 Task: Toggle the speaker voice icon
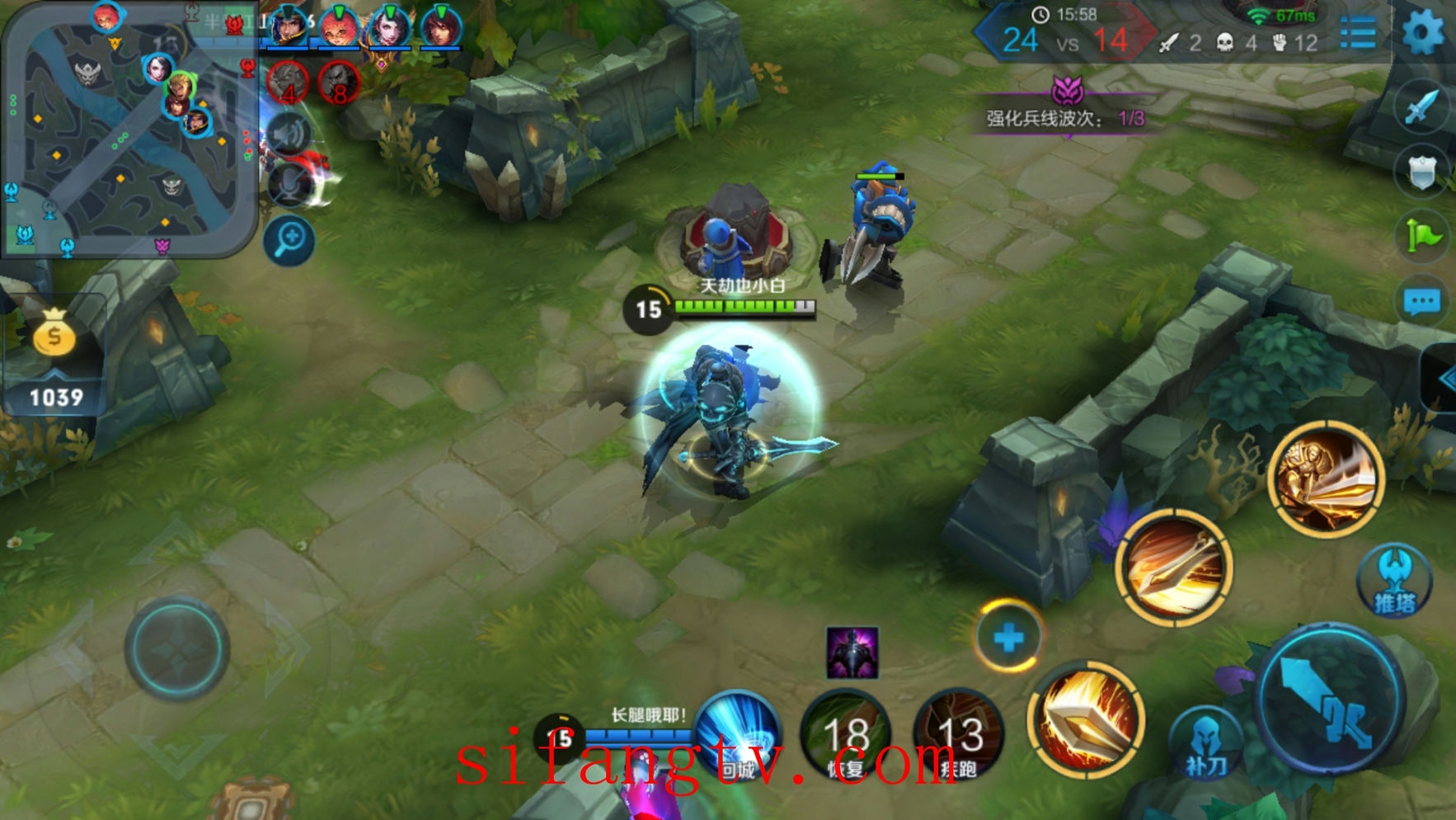pos(289,134)
